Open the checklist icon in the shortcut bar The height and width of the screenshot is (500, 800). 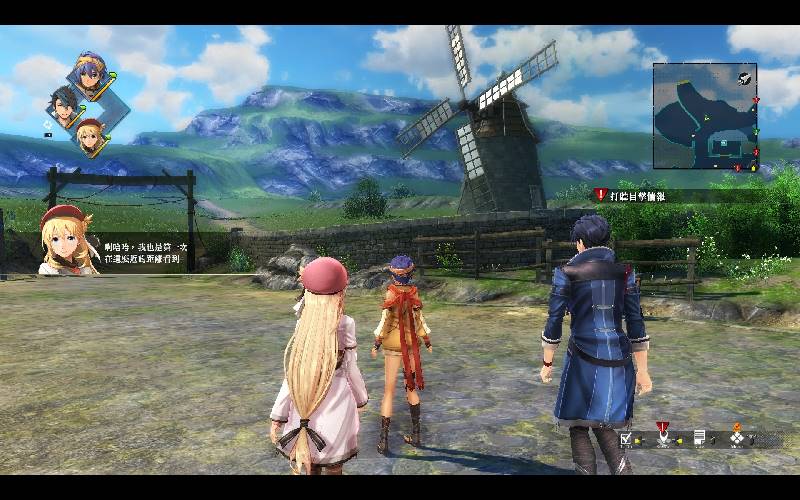click(x=627, y=438)
